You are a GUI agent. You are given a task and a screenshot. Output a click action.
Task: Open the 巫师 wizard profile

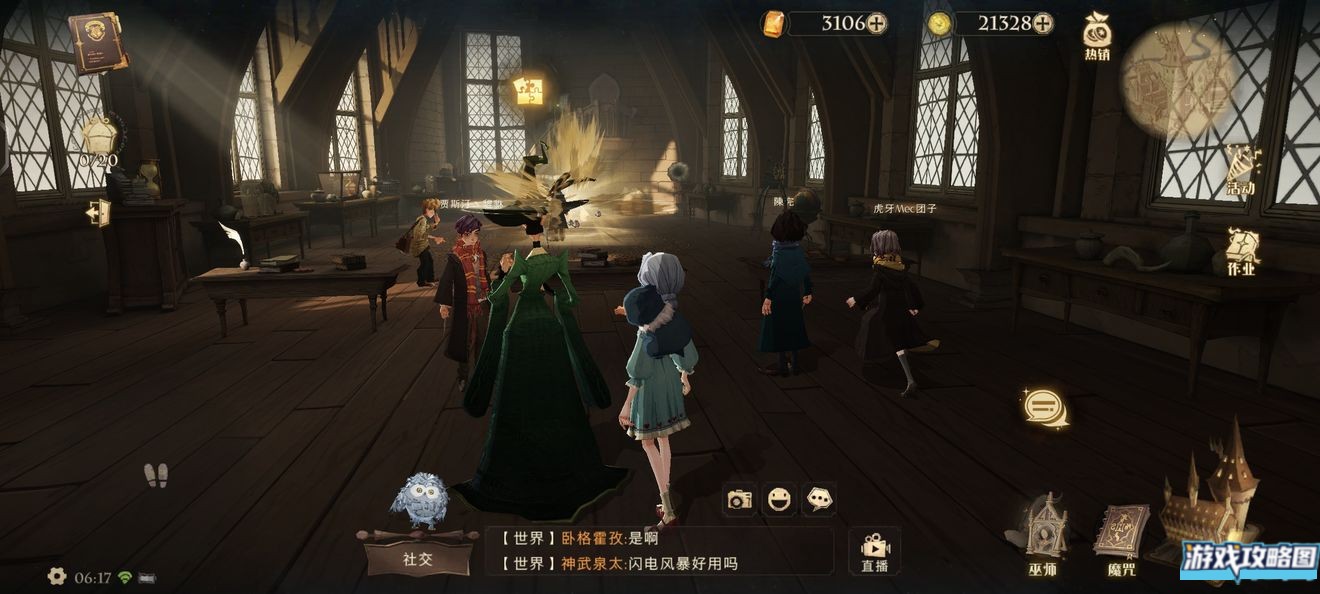pyautogui.click(x=1042, y=533)
